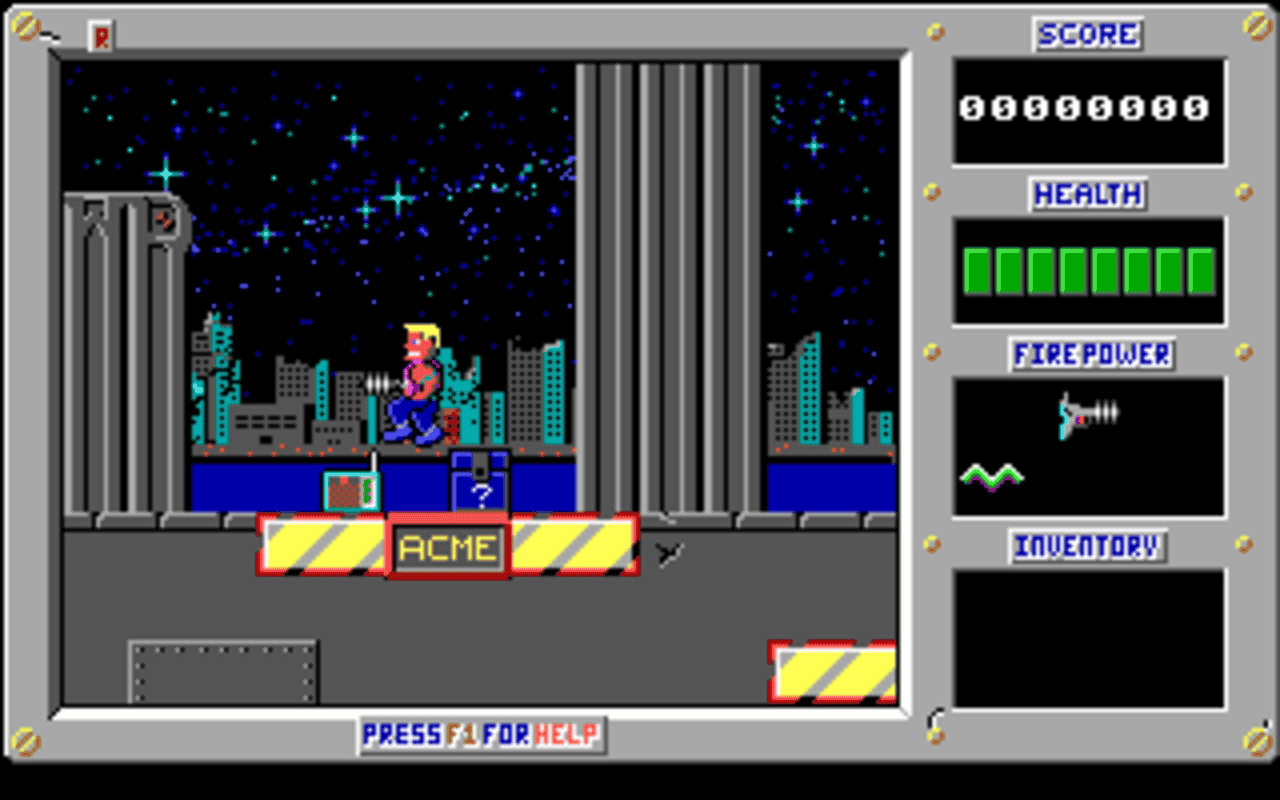
Task: Expand the Inventory panel
Action: pos(1088,637)
